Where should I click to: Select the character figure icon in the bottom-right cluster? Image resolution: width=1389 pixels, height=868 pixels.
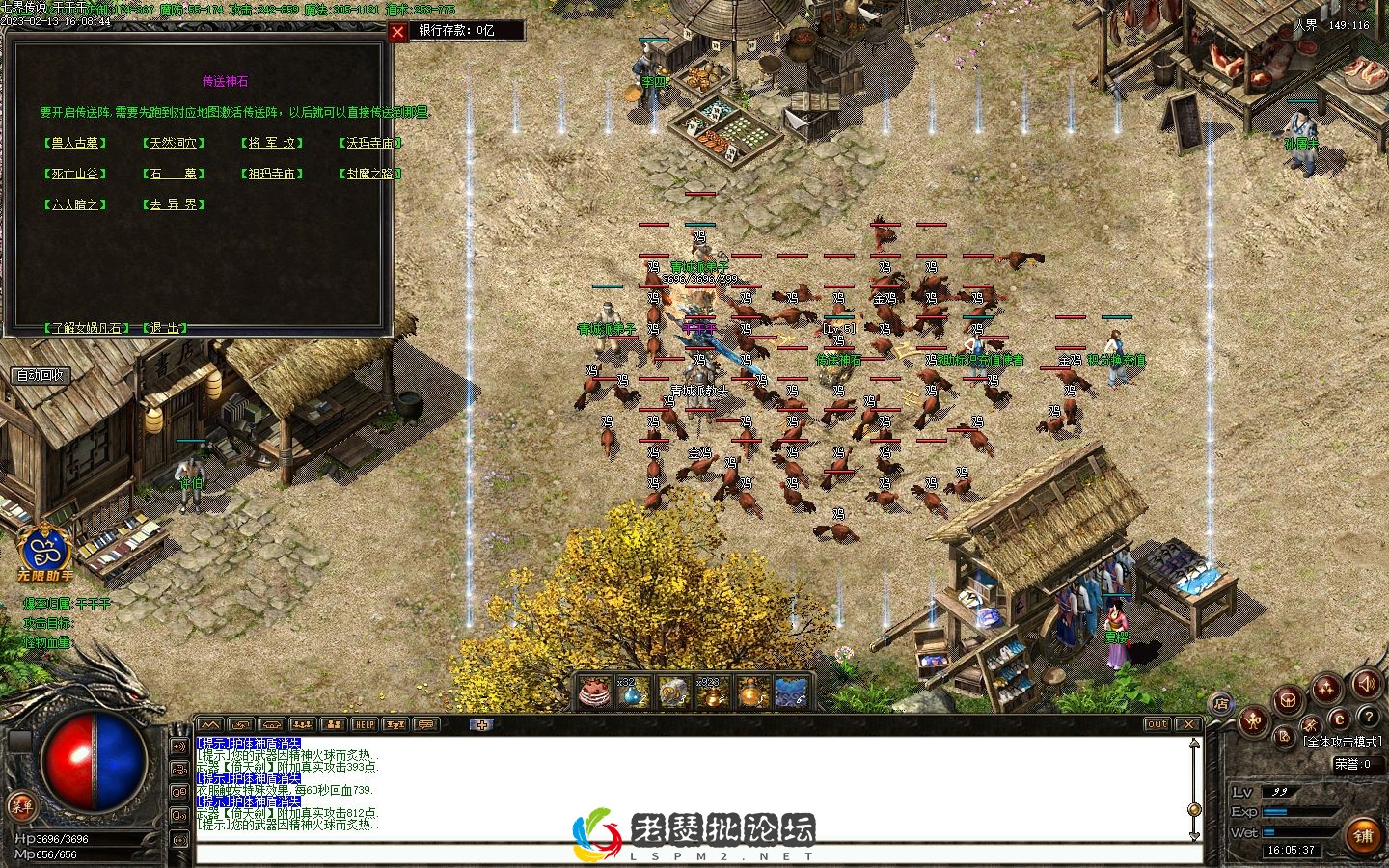coord(1252,721)
